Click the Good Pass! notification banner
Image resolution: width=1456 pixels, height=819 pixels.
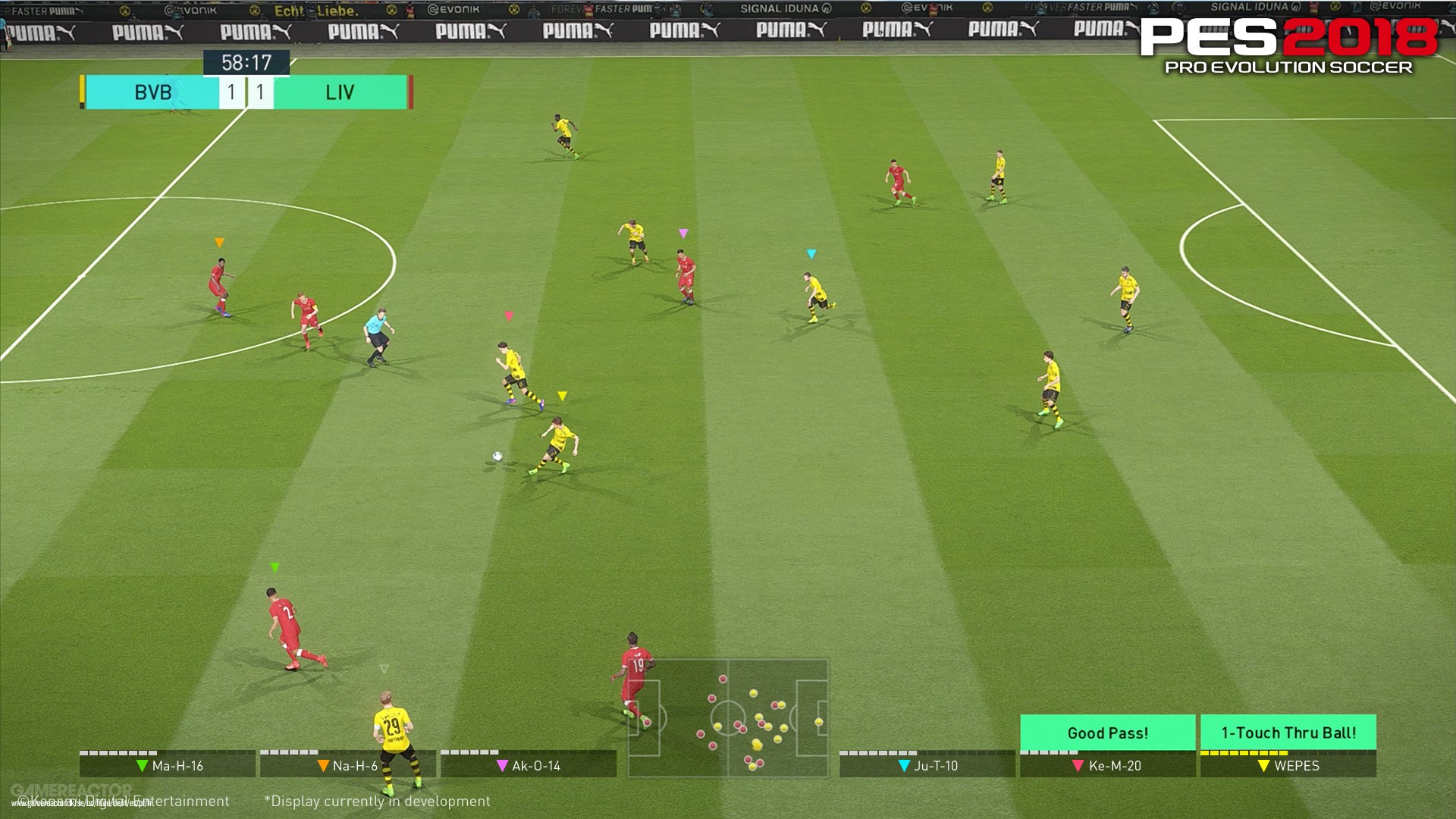[x=1107, y=733]
